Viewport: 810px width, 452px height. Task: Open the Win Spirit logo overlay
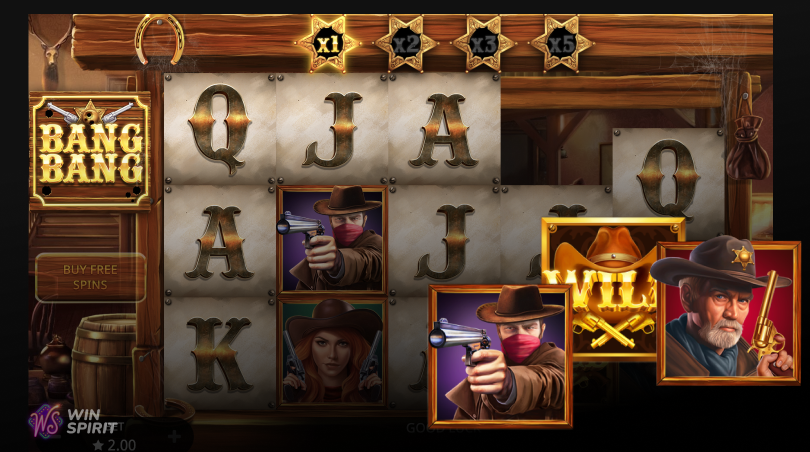pos(72,419)
